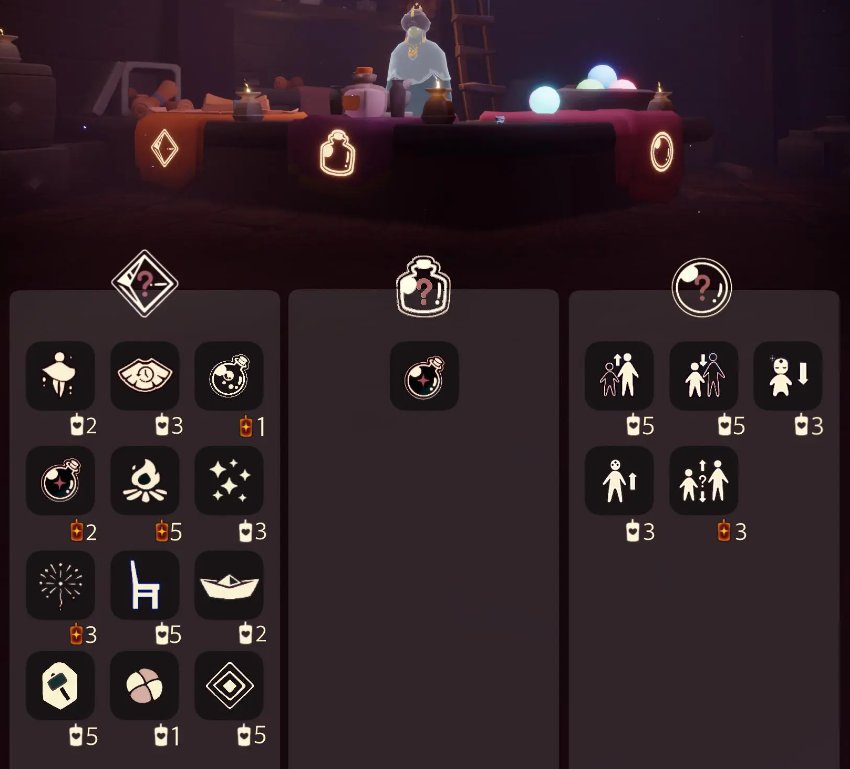Select the paper boat item

click(229, 585)
